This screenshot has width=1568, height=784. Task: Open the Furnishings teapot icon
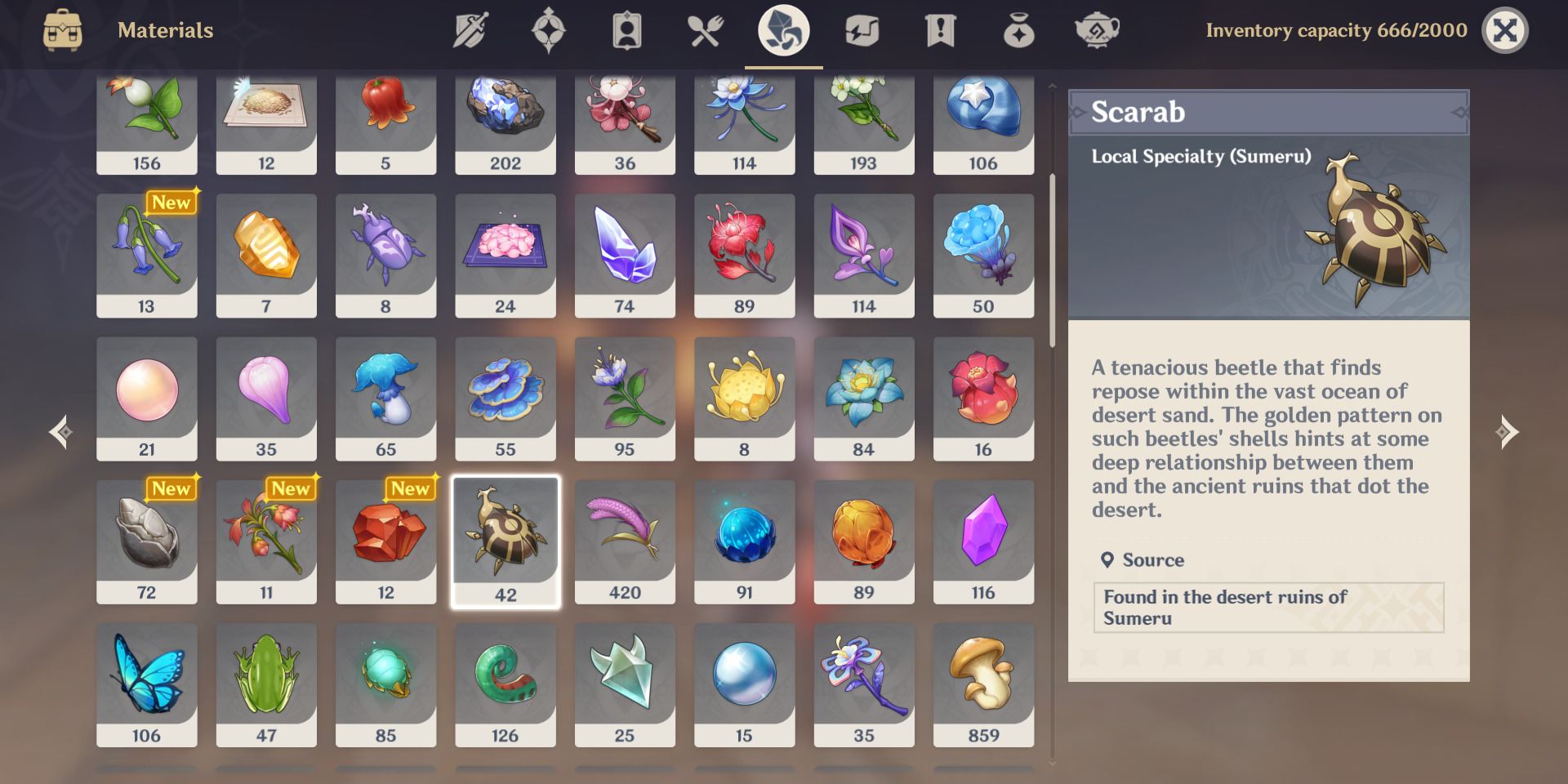pos(1098,30)
